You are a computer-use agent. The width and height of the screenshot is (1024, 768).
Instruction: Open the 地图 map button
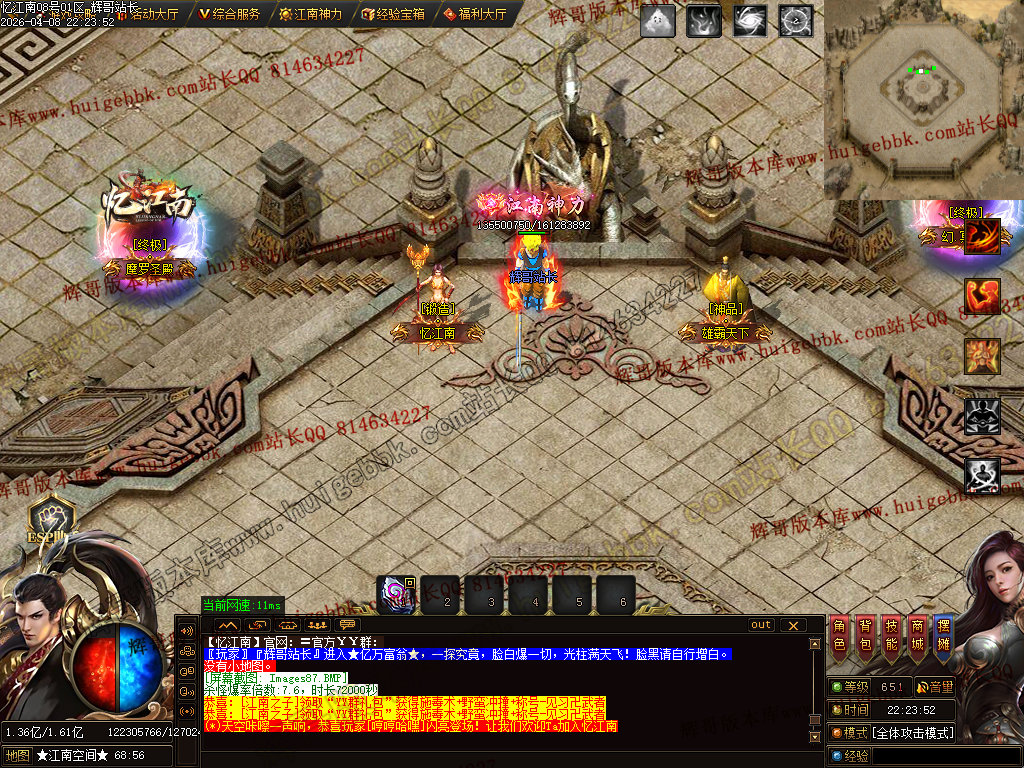point(17,756)
